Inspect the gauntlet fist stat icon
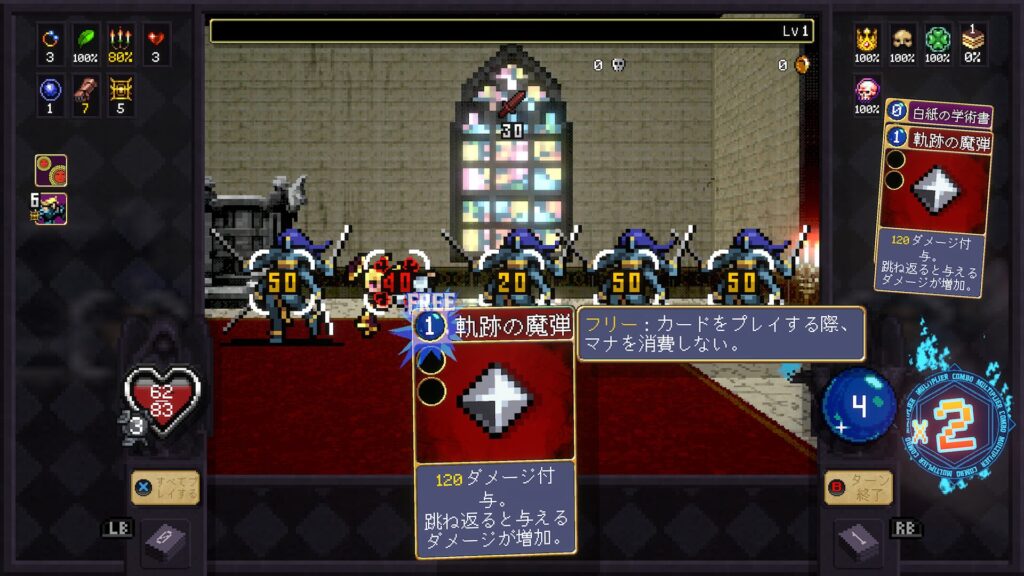This screenshot has width=1024, height=576. 86,93
